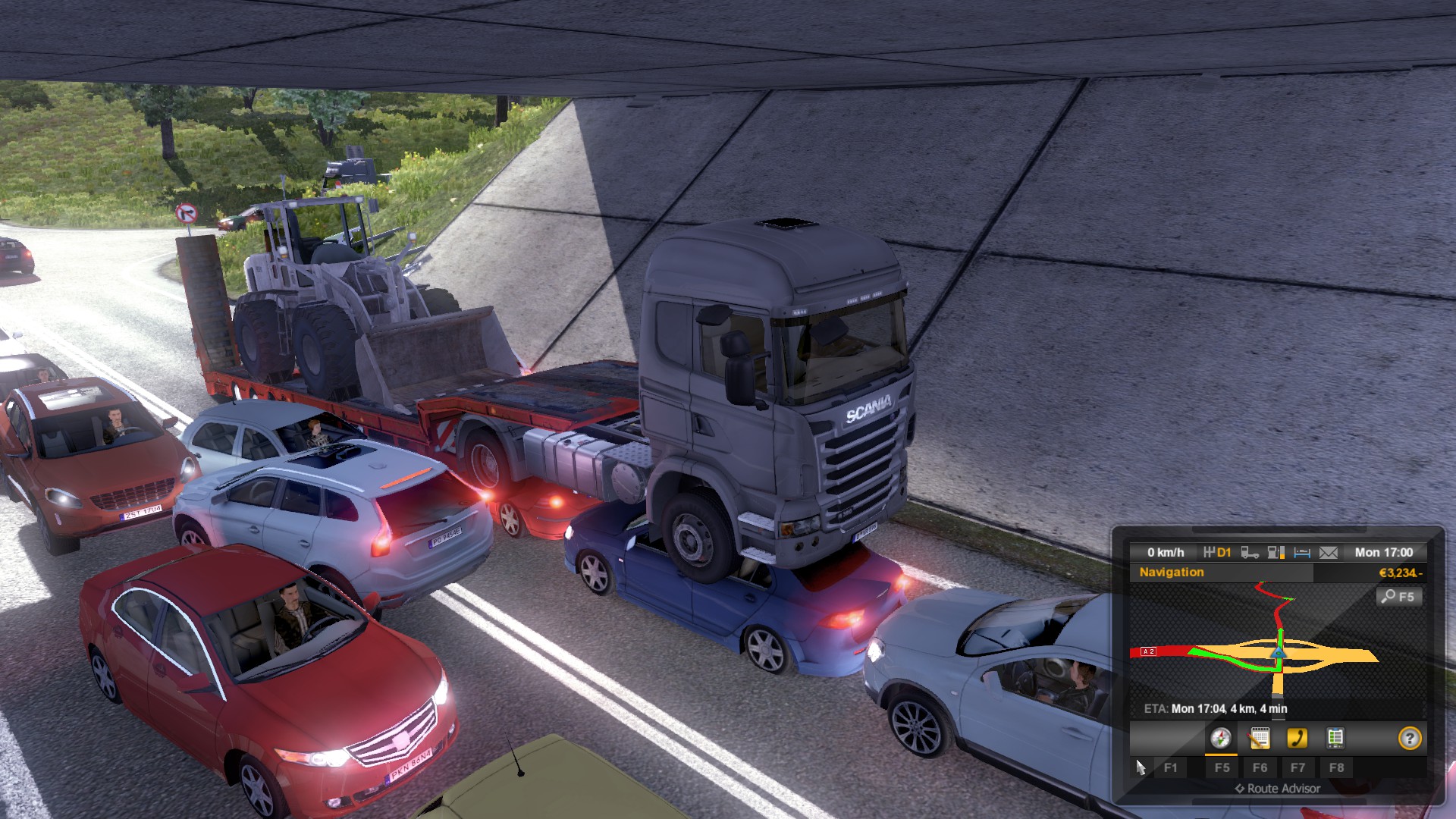Open the Navigation compass tab
Image resolution: width=1456 pixels, height=819 pixels.
coord(1220,738)
